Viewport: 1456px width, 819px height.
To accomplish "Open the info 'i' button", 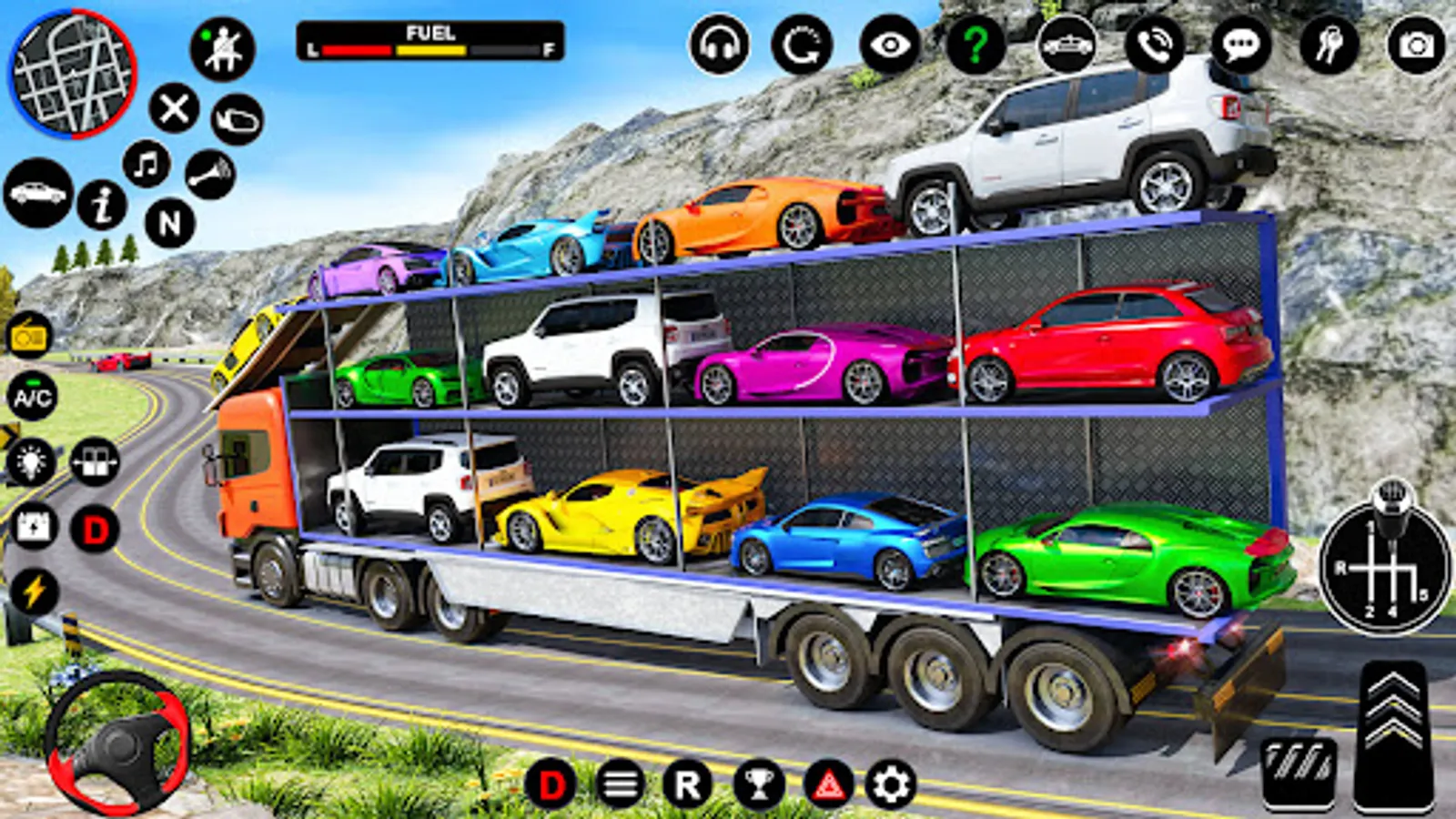I will coord(102,205).
